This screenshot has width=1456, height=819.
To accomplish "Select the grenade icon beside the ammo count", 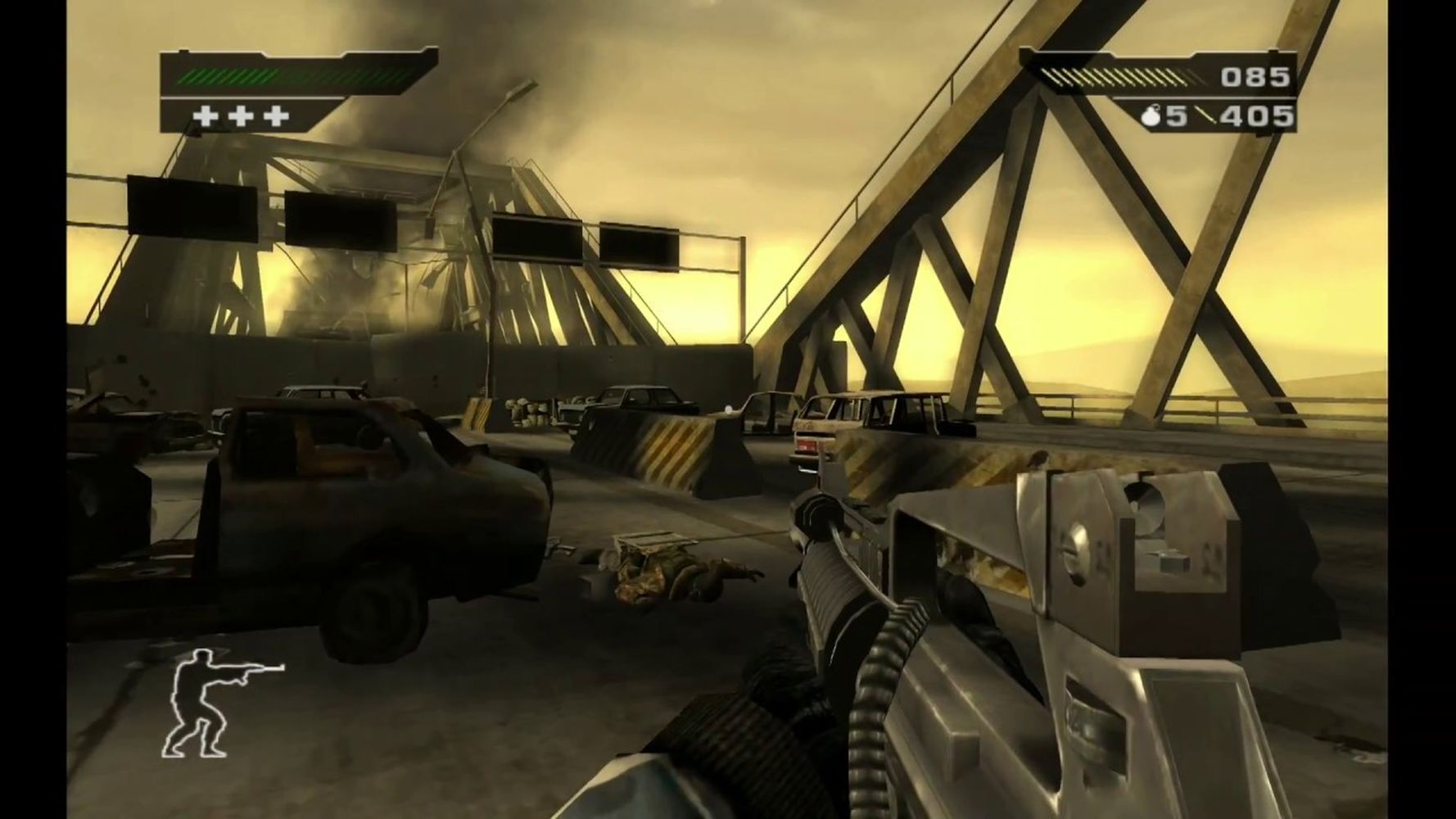I will [x=1151, y=117].
